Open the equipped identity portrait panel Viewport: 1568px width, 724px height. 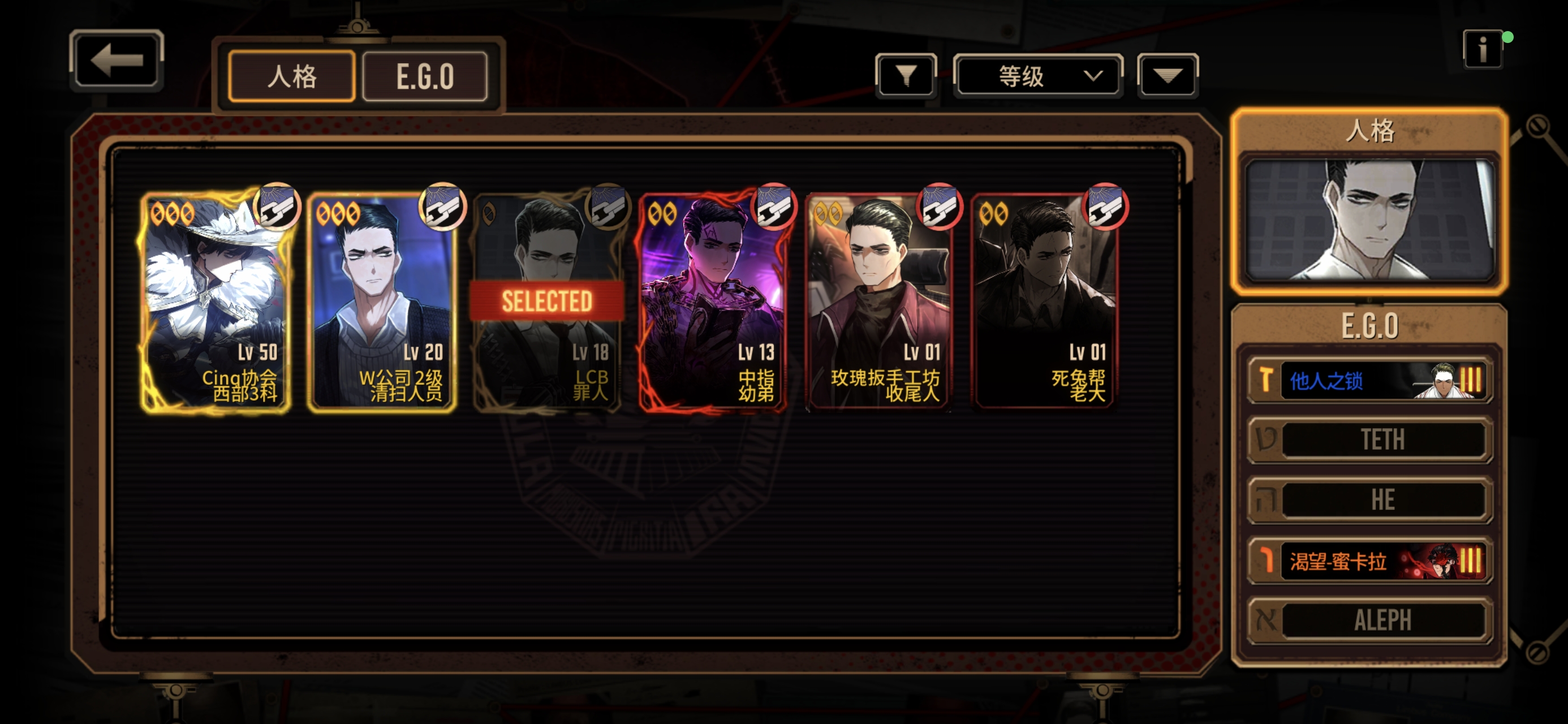pyautogui.click(x=1369, y=219)
